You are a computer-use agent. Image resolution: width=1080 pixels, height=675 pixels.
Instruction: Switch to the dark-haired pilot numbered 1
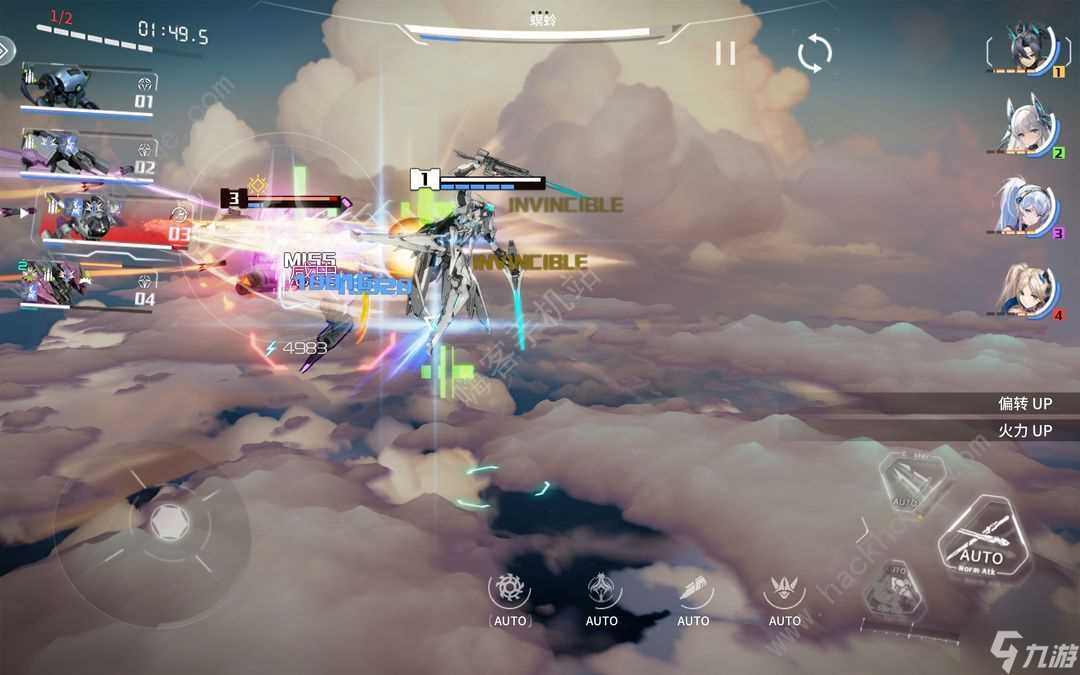pos(1026,50)
